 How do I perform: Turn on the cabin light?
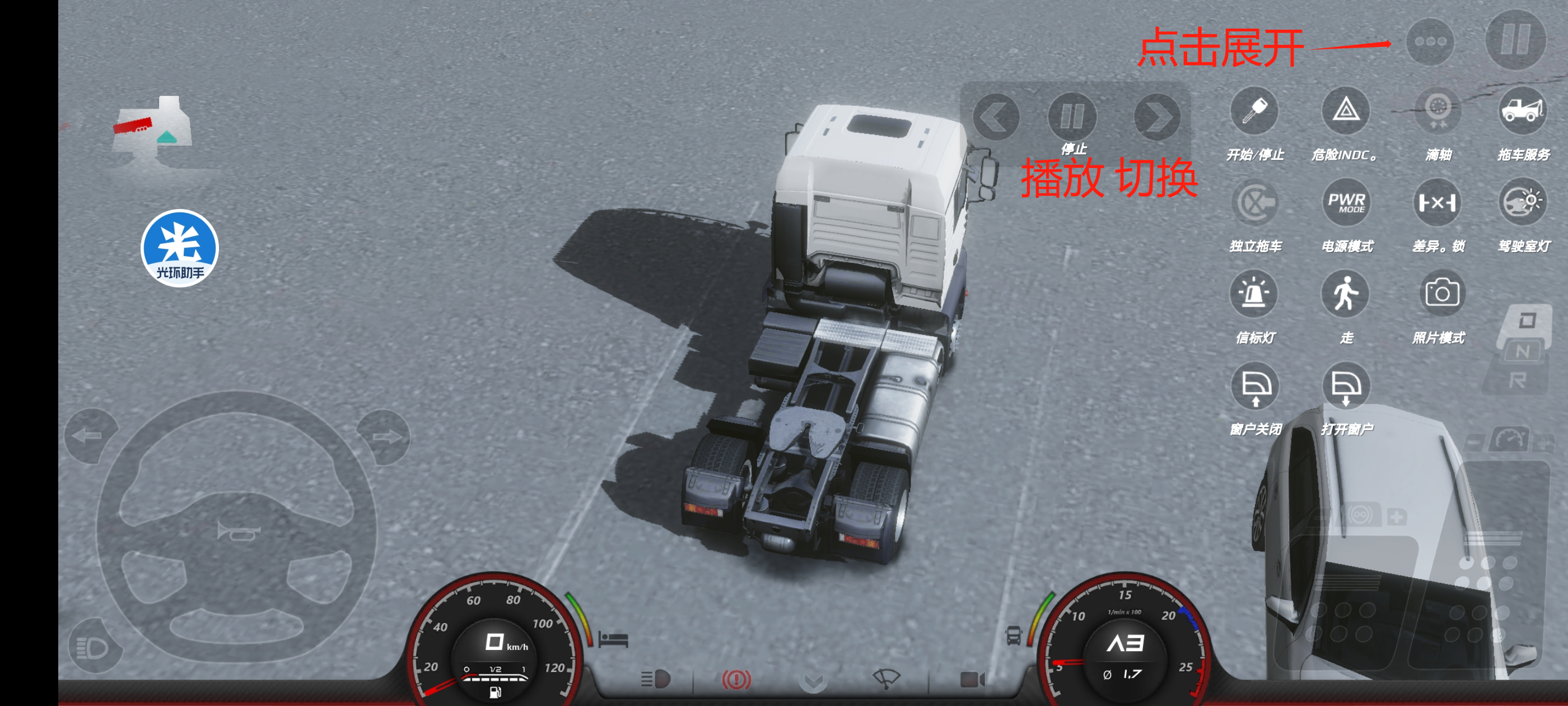point(1522,203)
